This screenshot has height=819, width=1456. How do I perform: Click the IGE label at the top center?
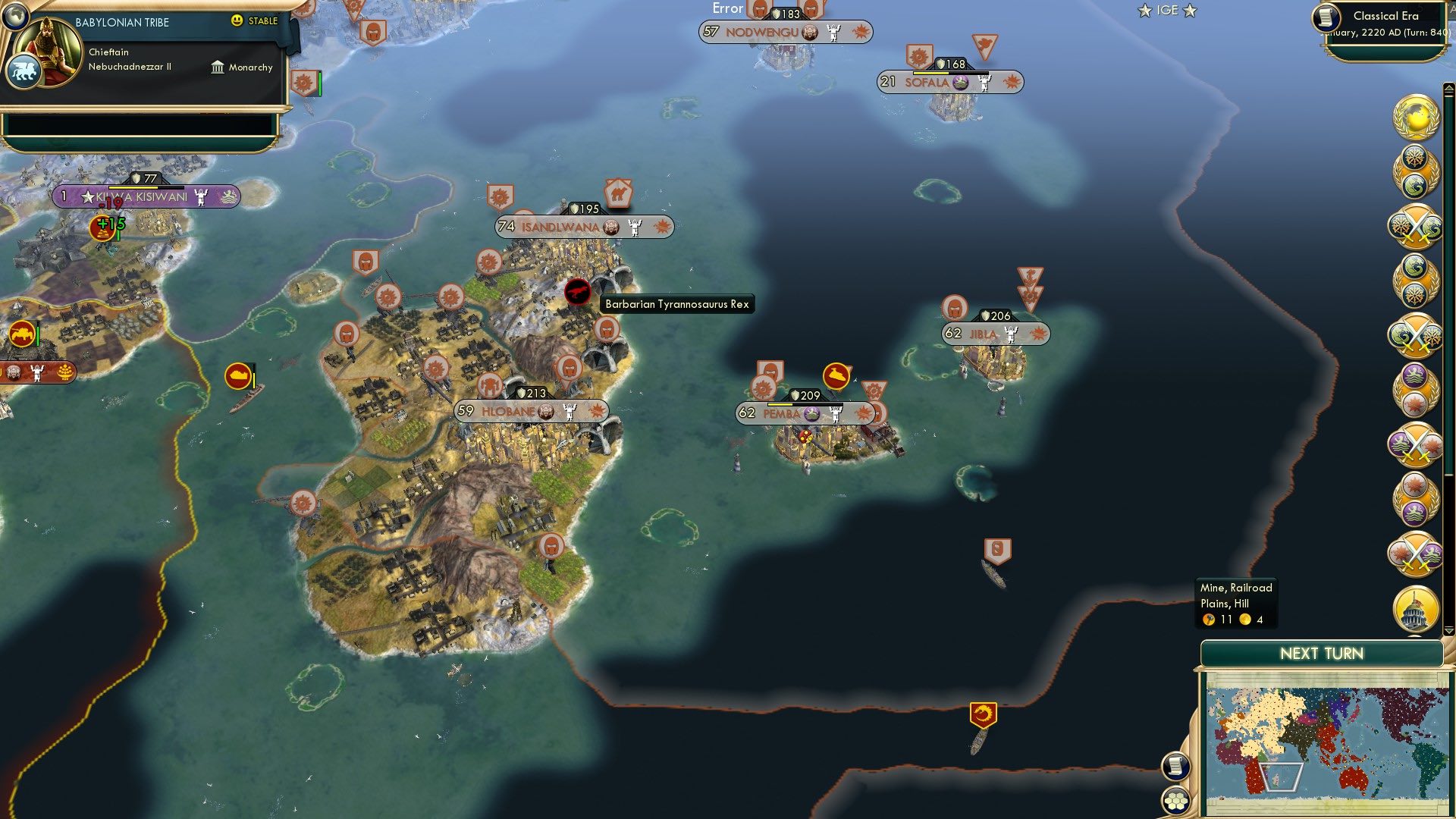(x=1167, y=11)
